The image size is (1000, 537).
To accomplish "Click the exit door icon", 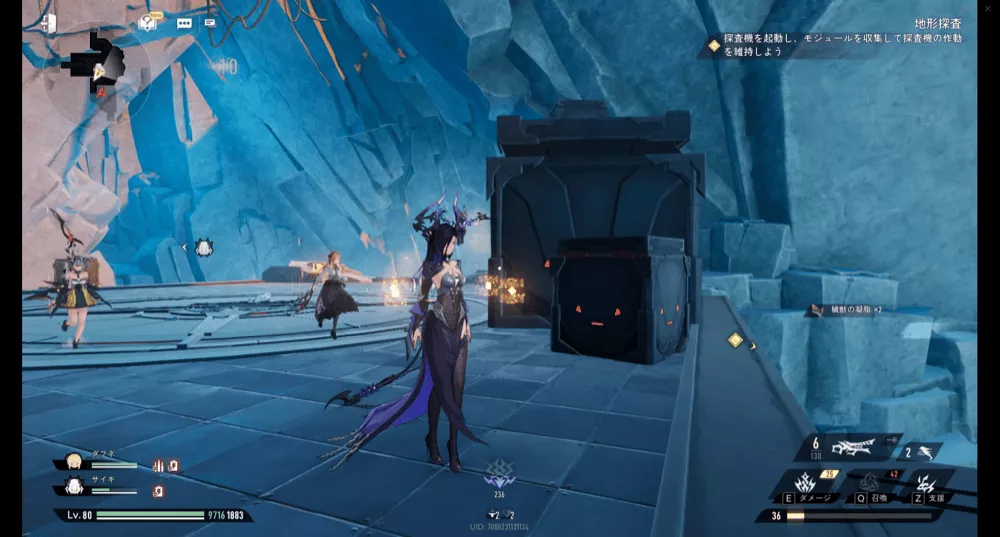I will coord(48,22).
